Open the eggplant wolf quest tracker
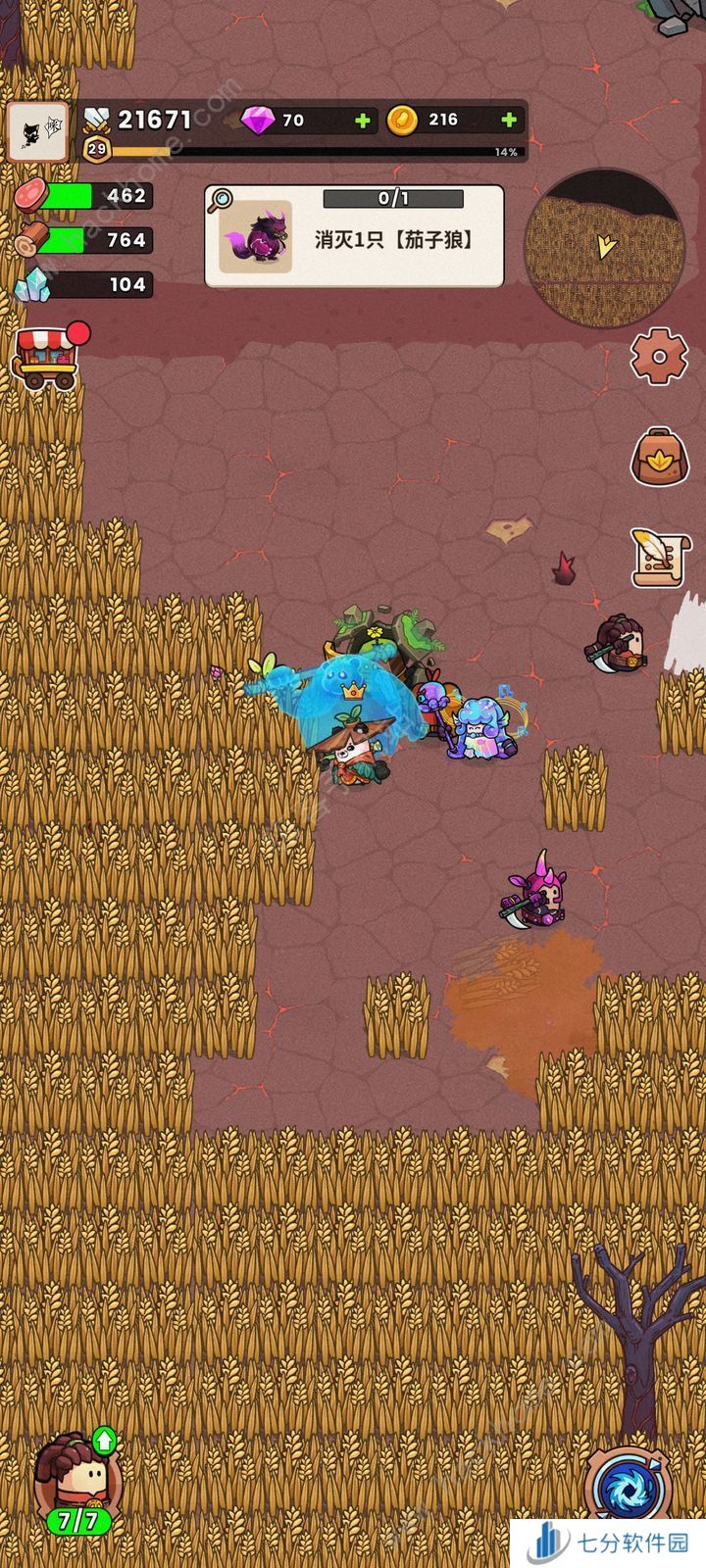The height and width of the screenshot is (1568, 706). coord(354,236)
